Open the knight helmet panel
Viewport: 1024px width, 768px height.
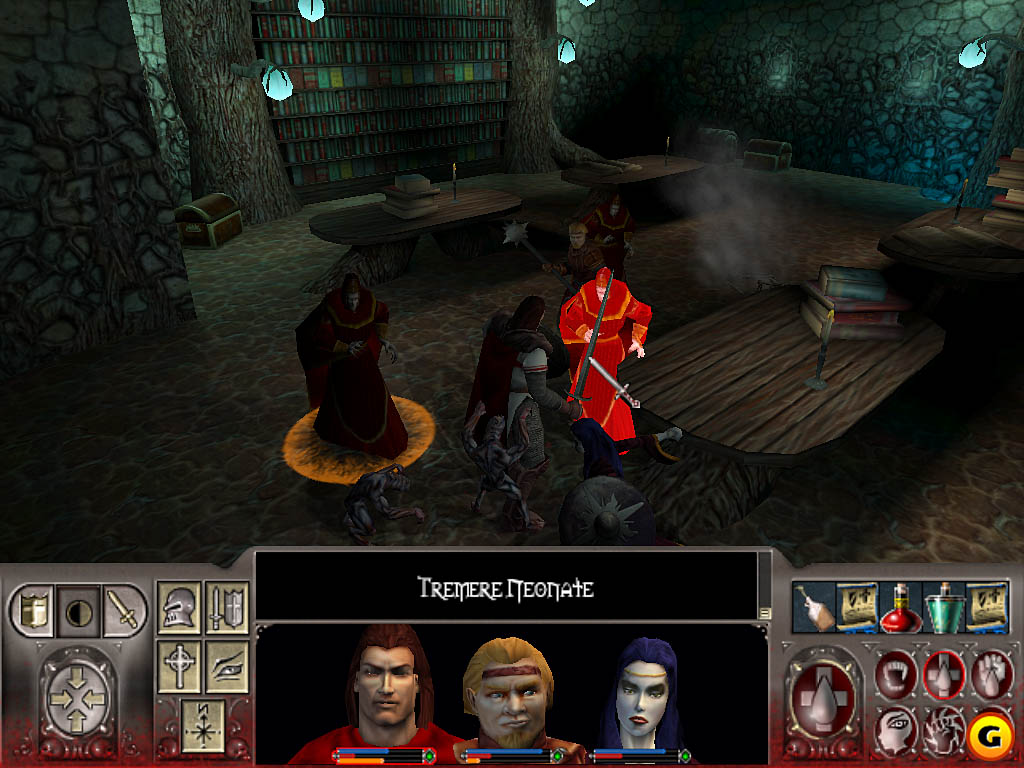click(x=180, y=609)
